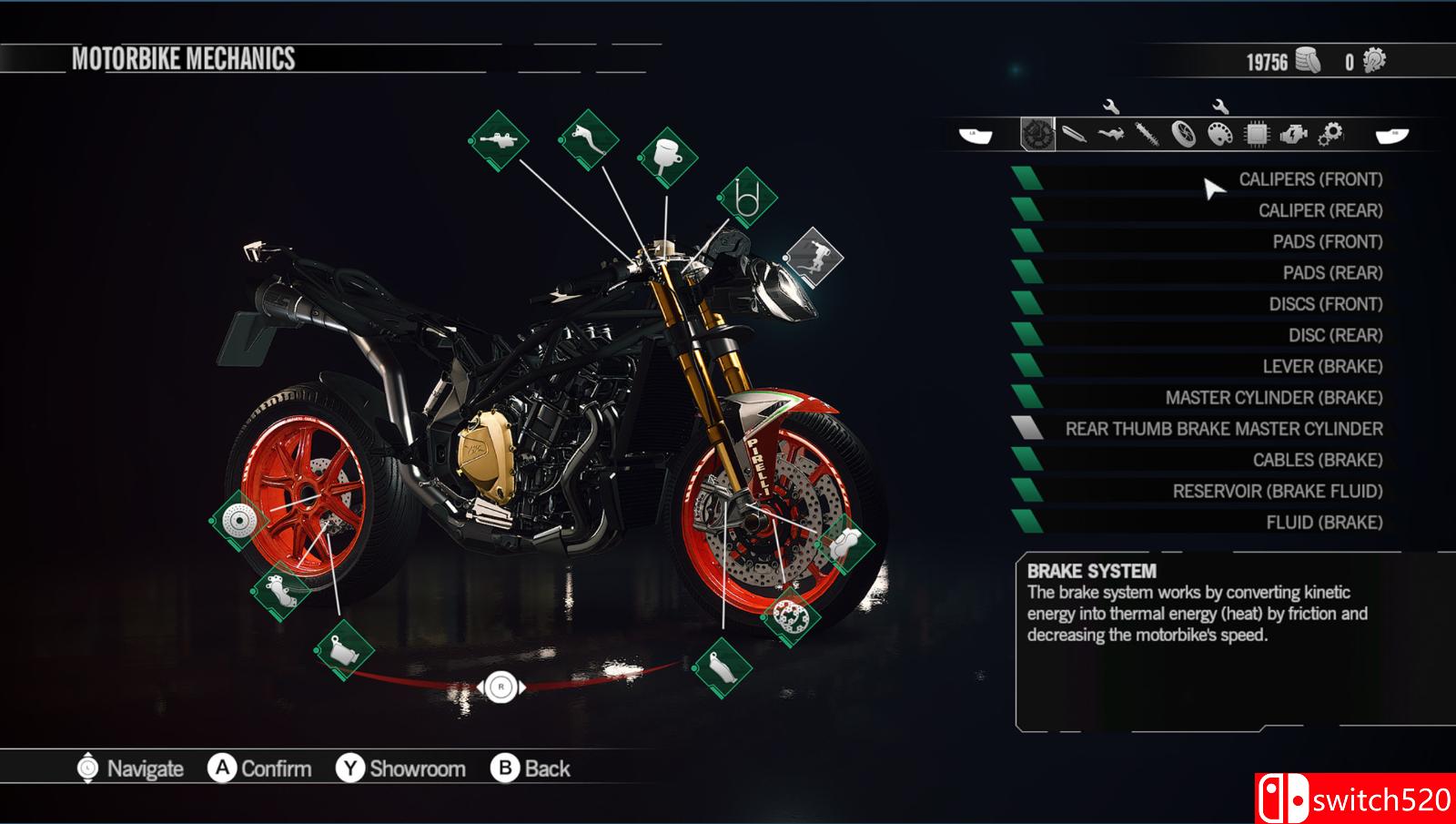Screen dimensions: 1456x824
Task: Open Reservoir (Brake Fluid) option
Action: pyautogui.click(x=1277, y=492)
